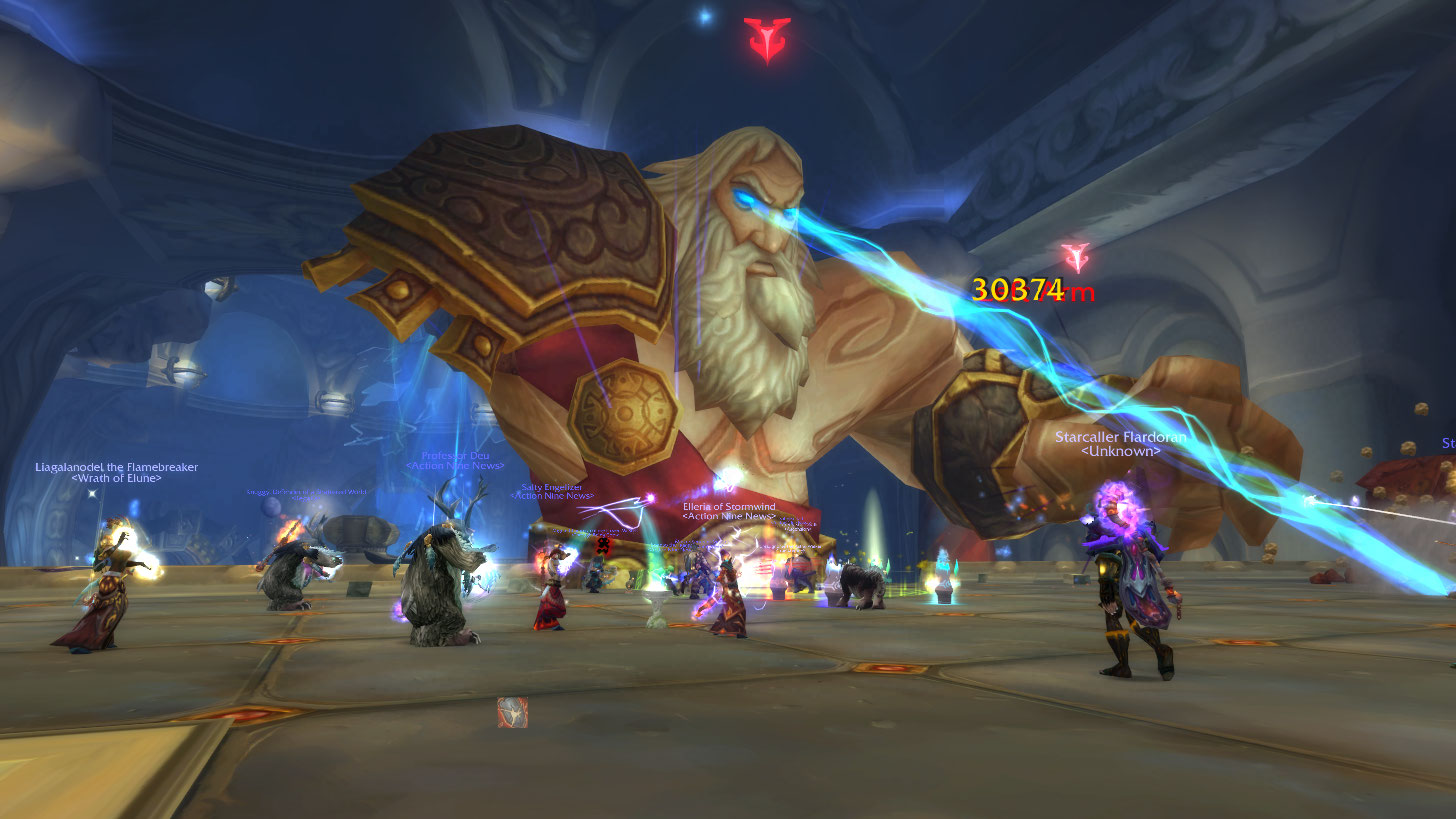The image size is (1456, 819).
Task: Target the Starcaller Flardoran name label
Action: [1120, 437]
